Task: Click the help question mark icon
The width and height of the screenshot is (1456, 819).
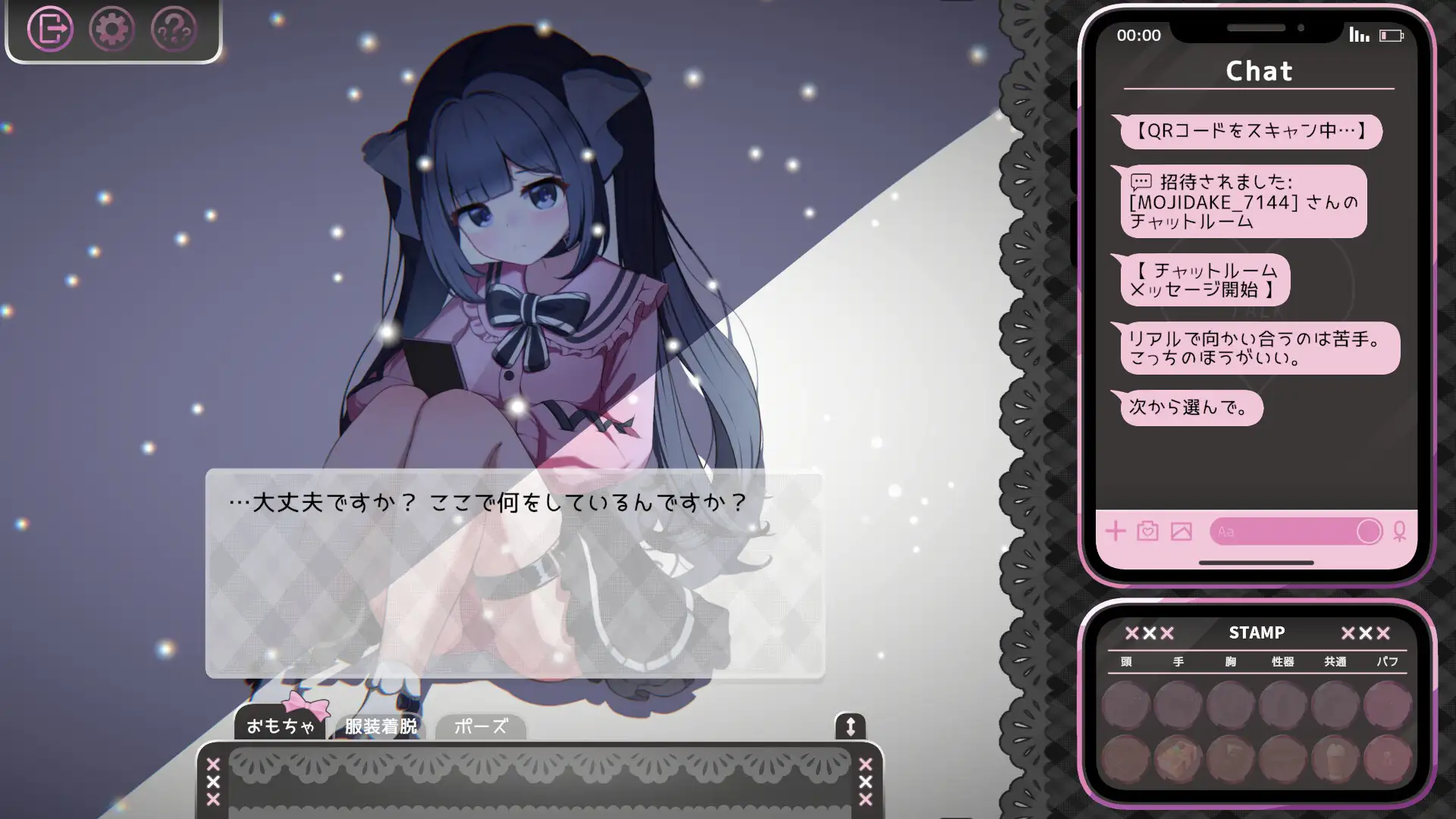Action: 172,29
